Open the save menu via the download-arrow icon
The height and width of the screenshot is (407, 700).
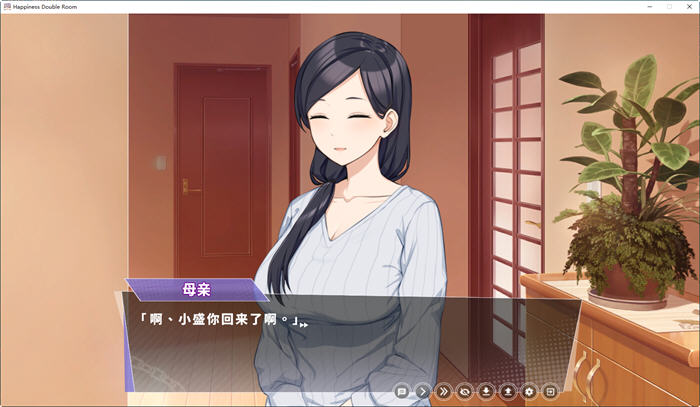(486, 391)
